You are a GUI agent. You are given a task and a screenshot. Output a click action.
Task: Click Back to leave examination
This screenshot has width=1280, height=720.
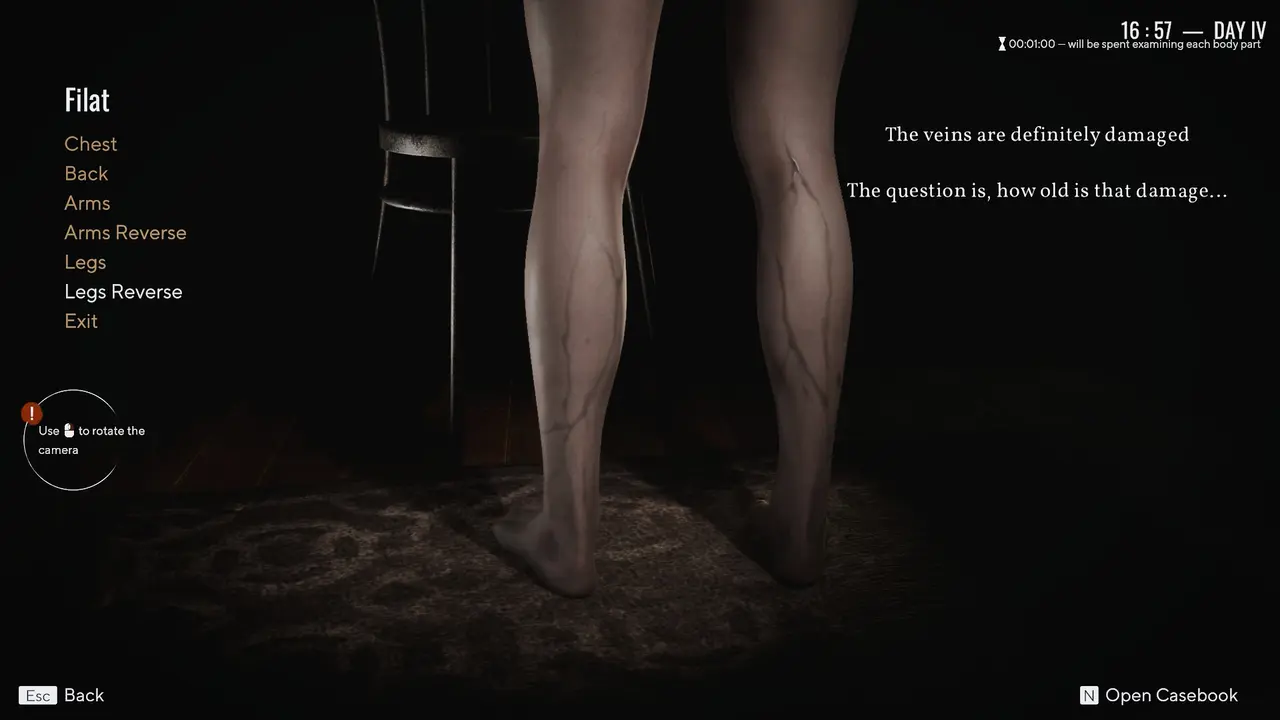(84, 695)
